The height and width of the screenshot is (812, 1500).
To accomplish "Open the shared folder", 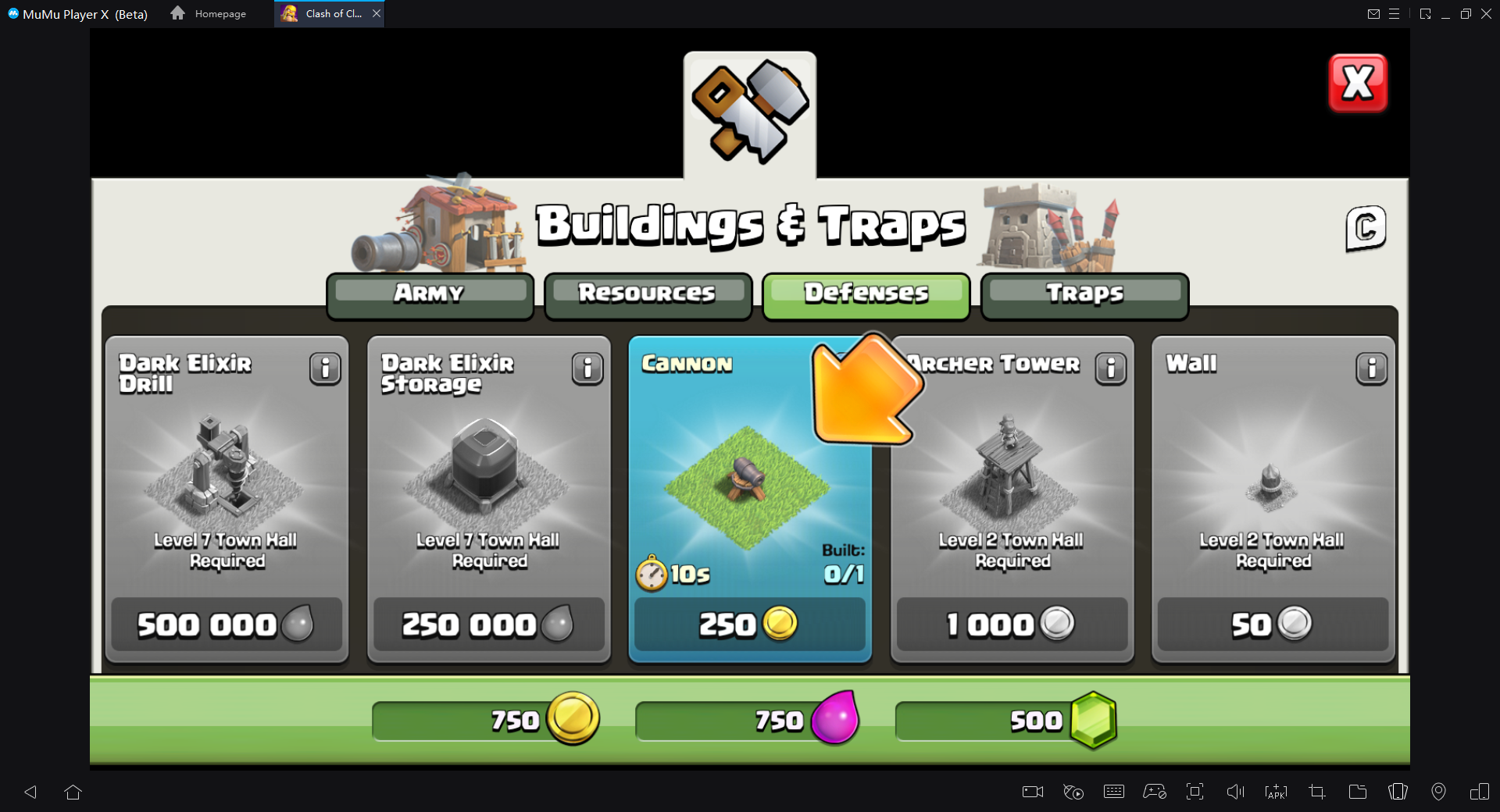I will [x=1357, y=792].
